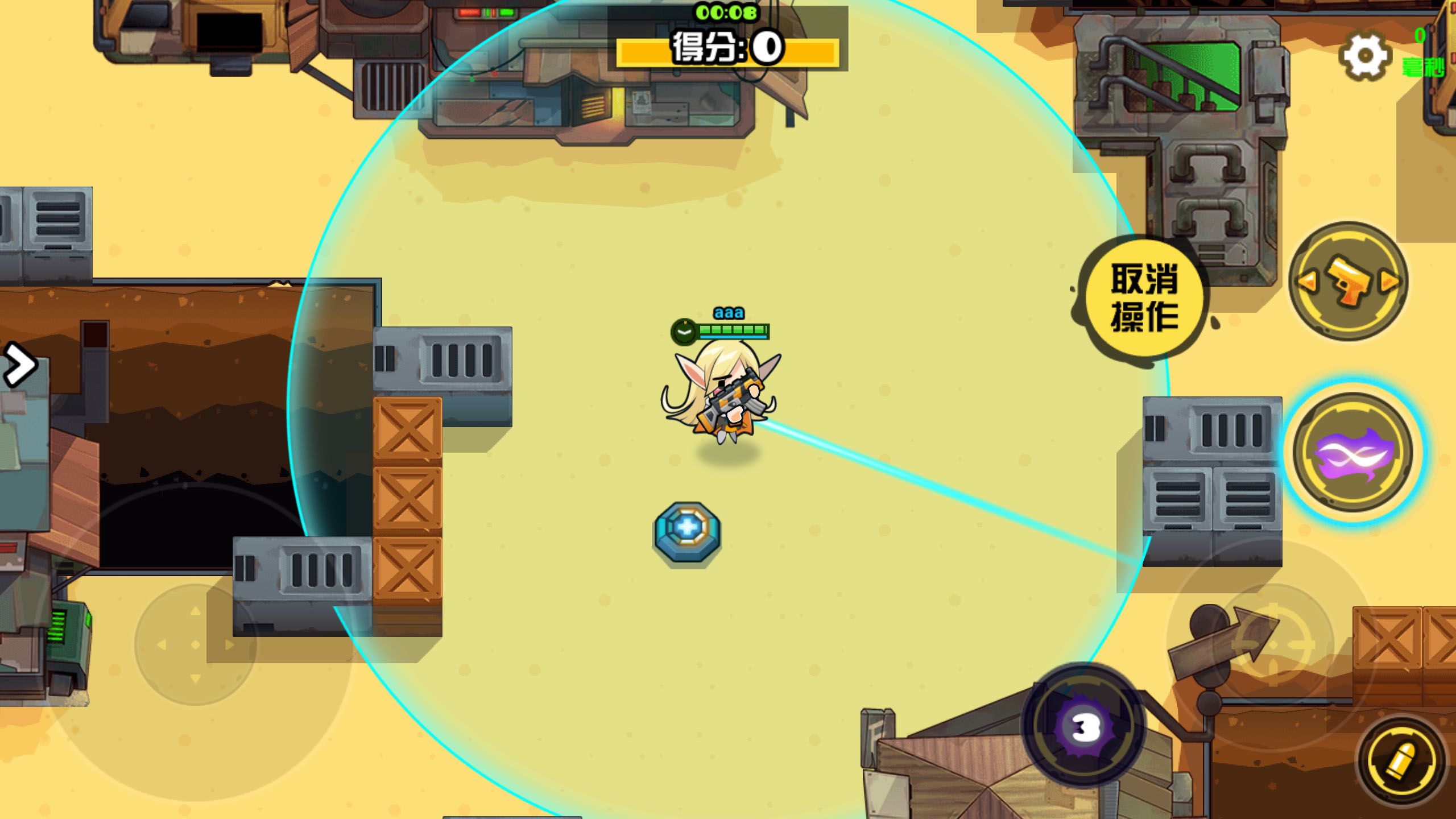Tap the 取消操作 cancel button
The width and height of the screenshot is (1456, 819).
coord(1144,297)
